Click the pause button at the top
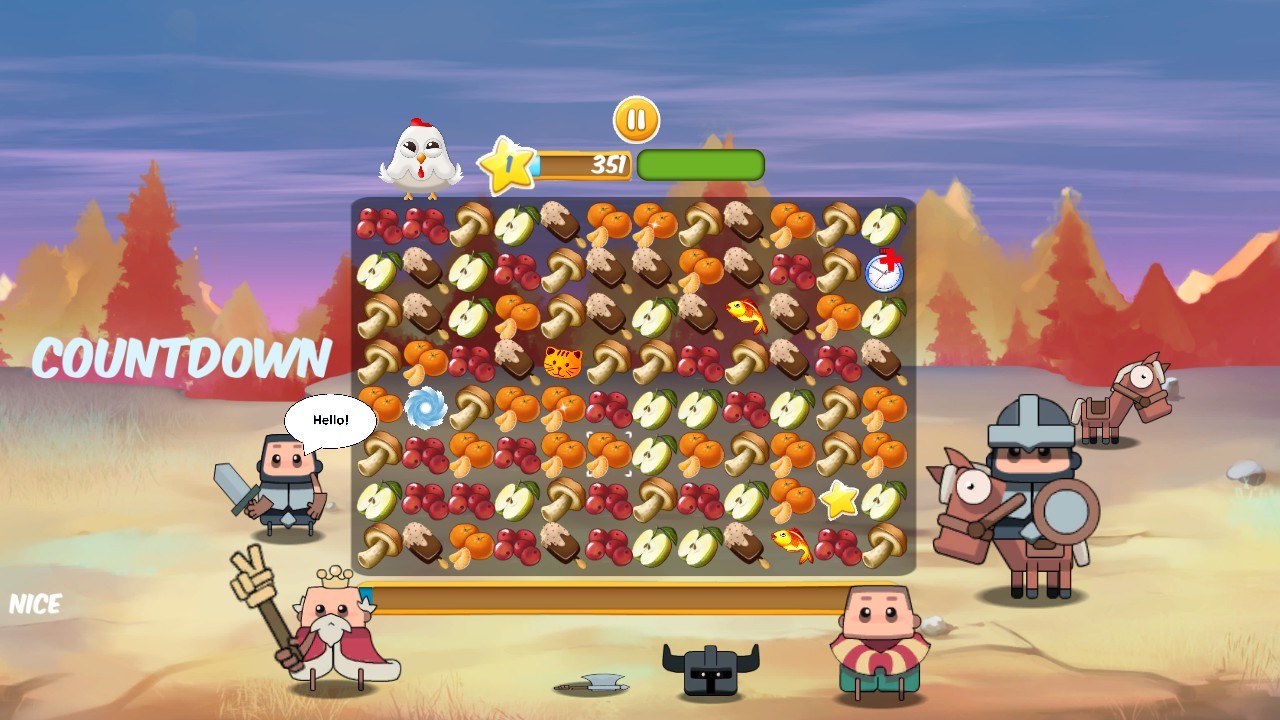1280x720 pixels. point(636,120)
